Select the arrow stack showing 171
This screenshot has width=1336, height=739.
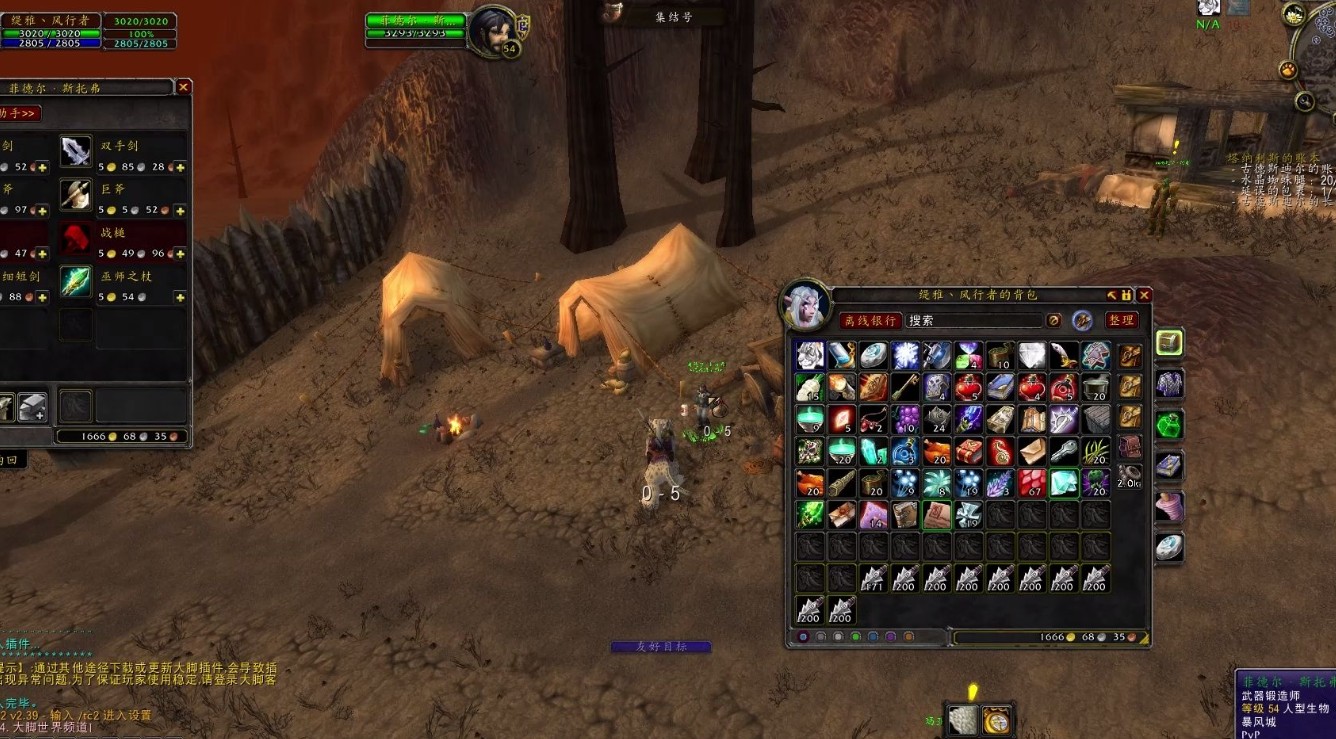coord(873,578)
